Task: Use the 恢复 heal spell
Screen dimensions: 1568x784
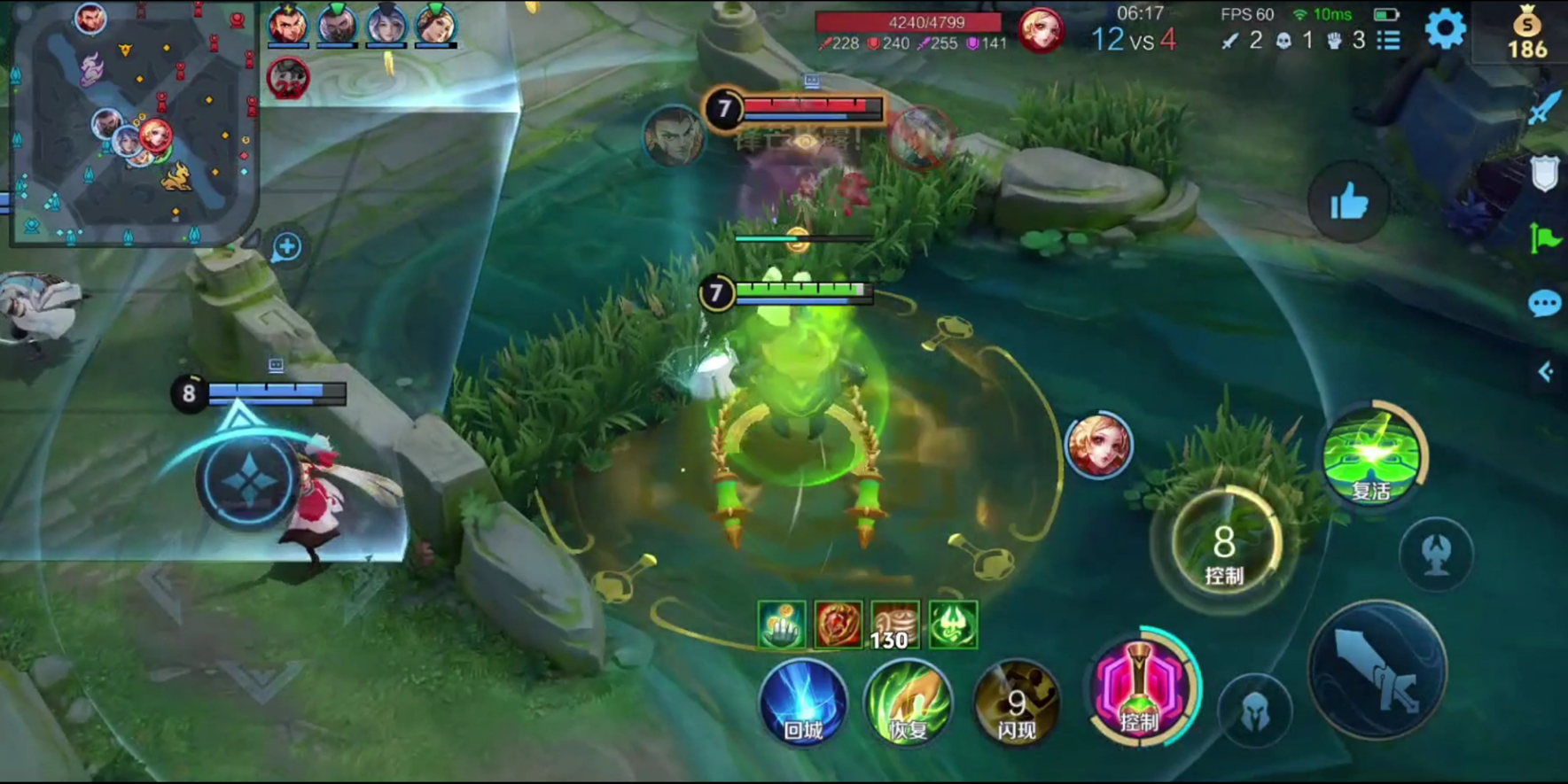Action: click(x=908, y=703)
